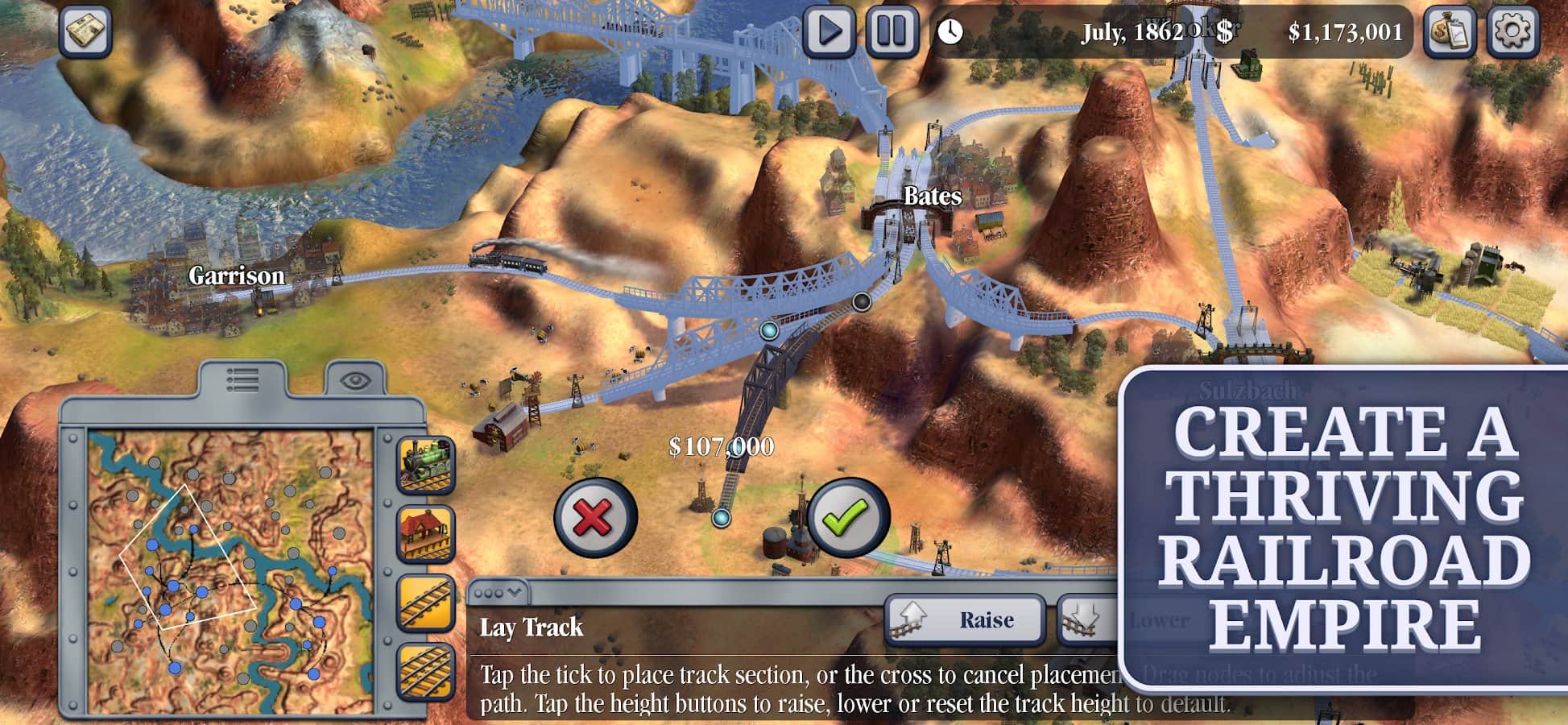
Task: Cancel track placement with the red cross
Action: tap(595, 516)
